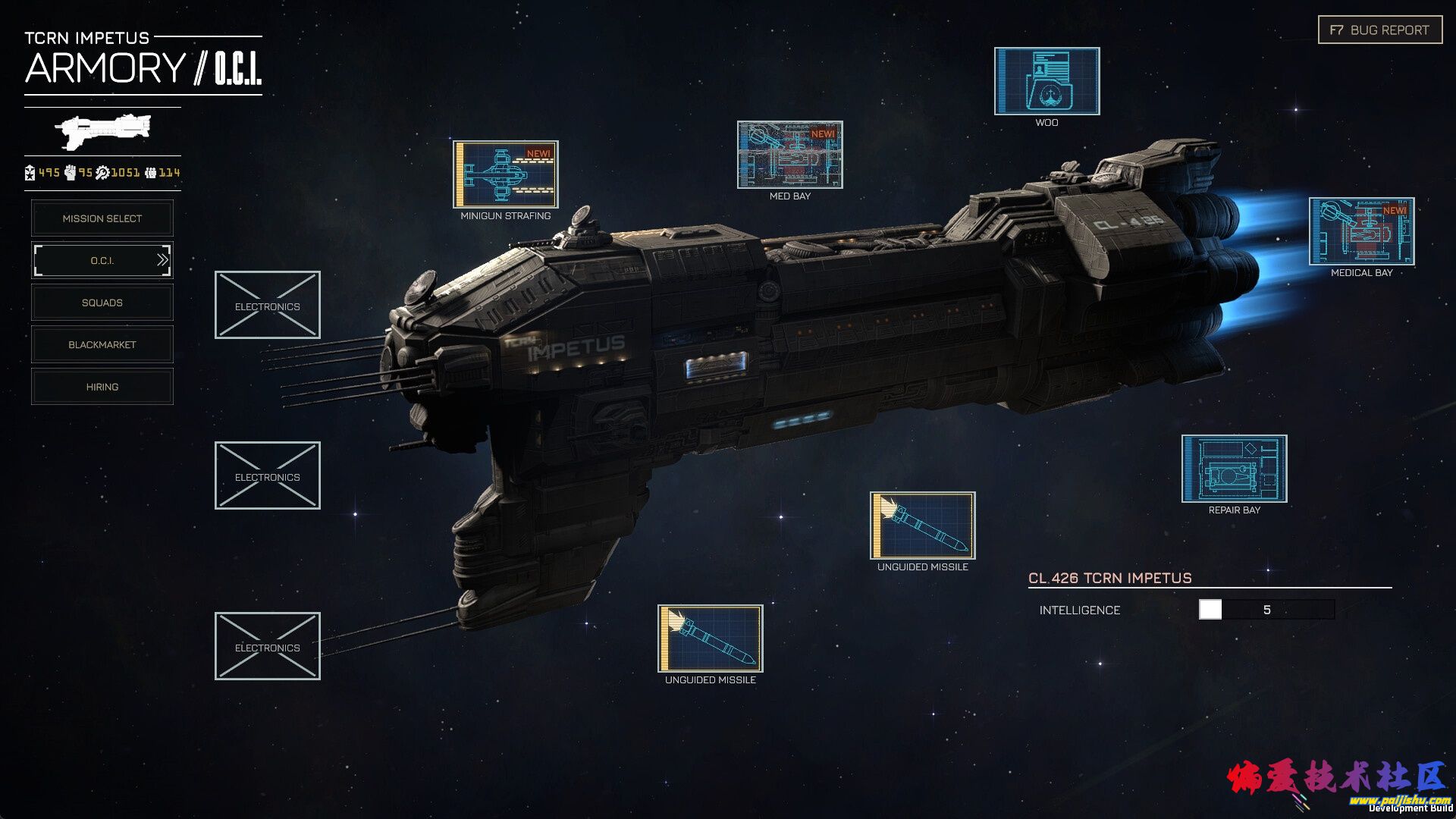Go to the Squads screen
The image size is (1456, 819).
(102, 303)
